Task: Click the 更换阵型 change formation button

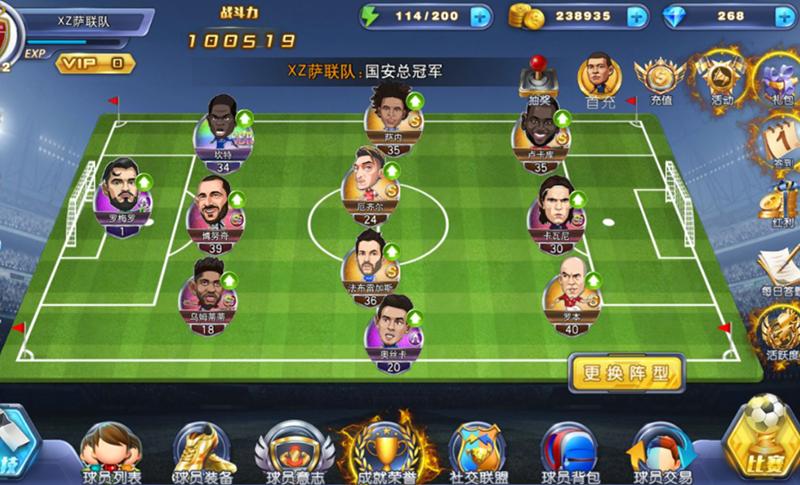Action: coord(625,375)
